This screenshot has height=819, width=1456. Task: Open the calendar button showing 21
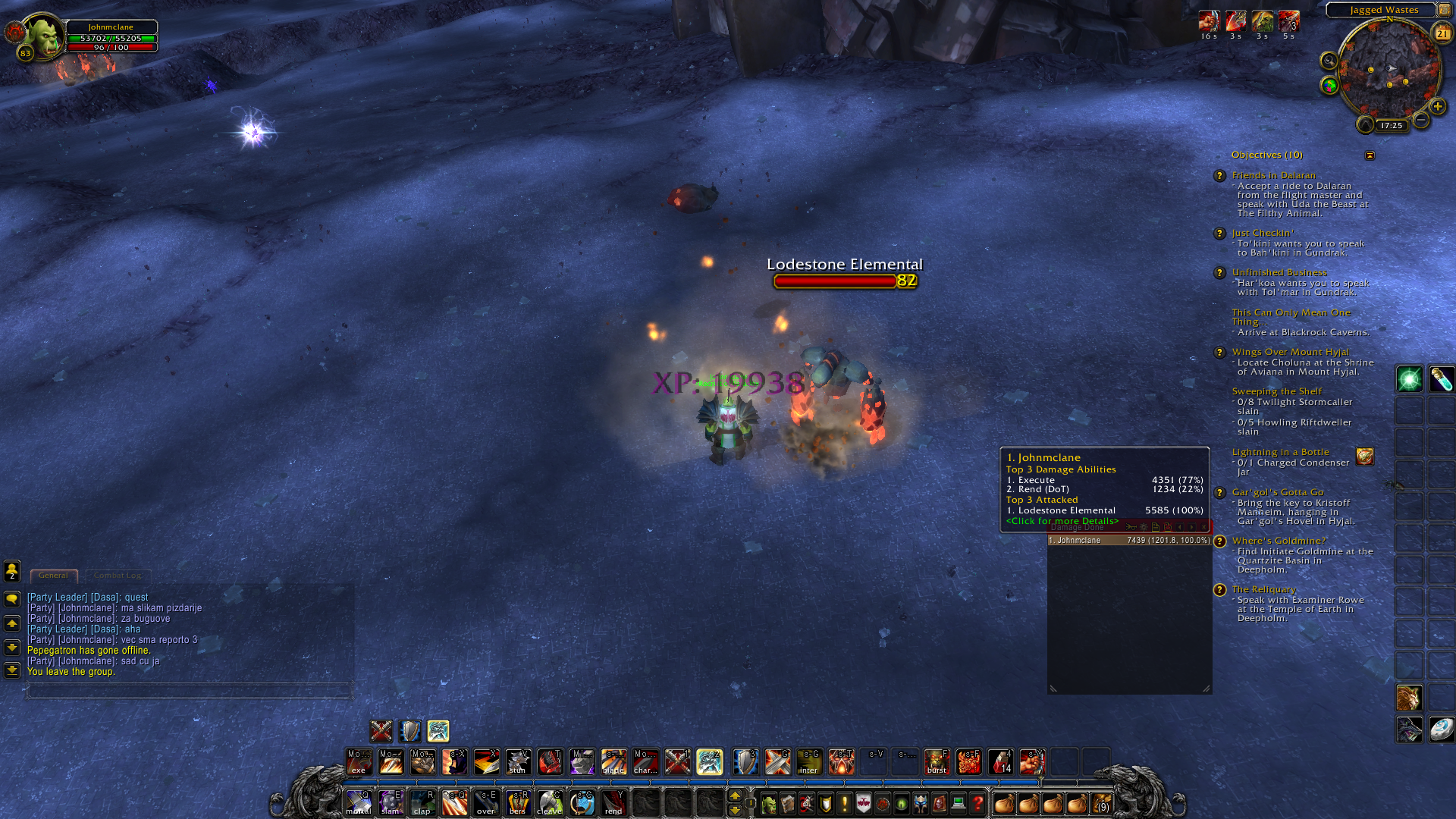pos(1442,33)
